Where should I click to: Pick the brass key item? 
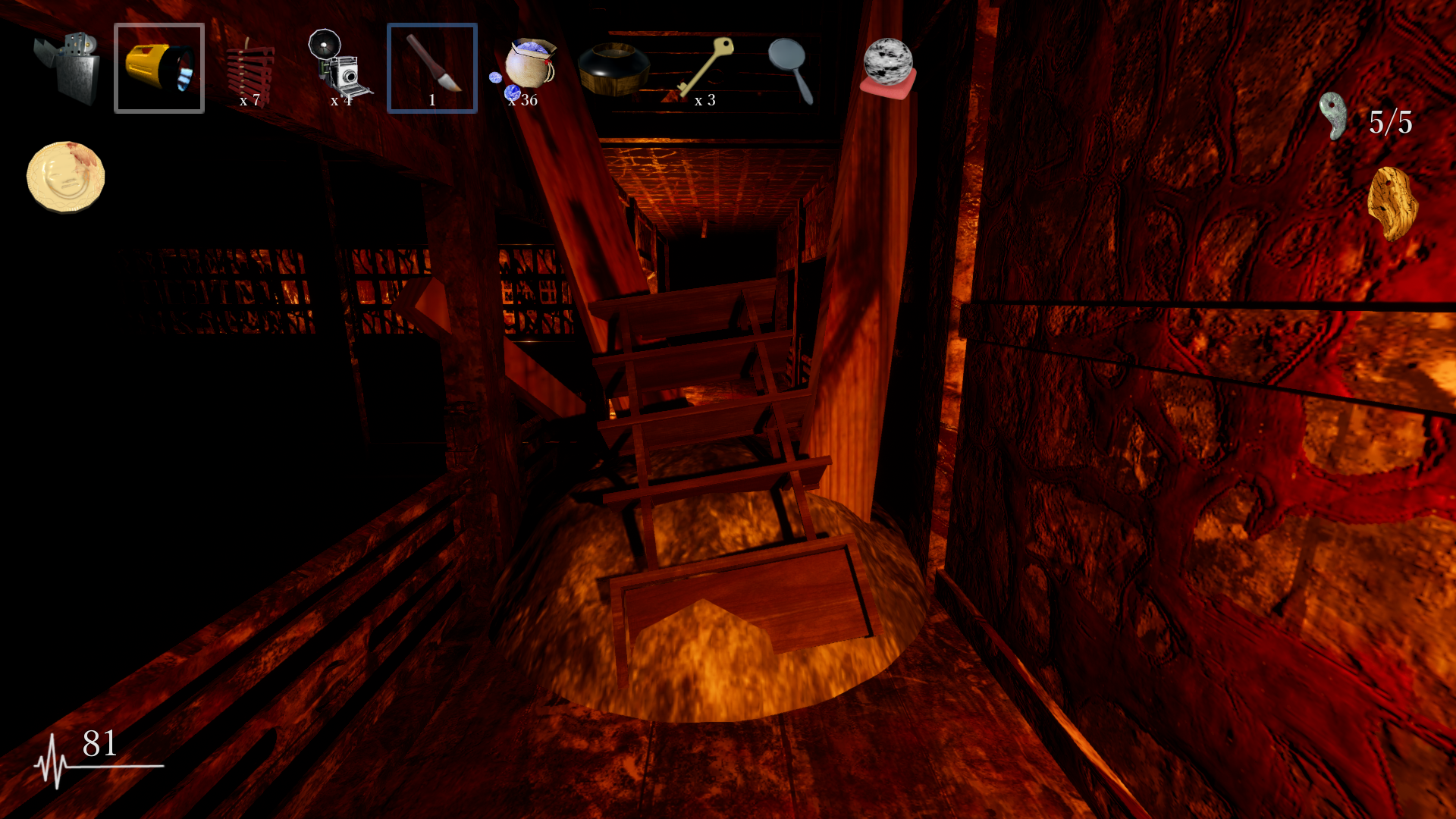707,67
